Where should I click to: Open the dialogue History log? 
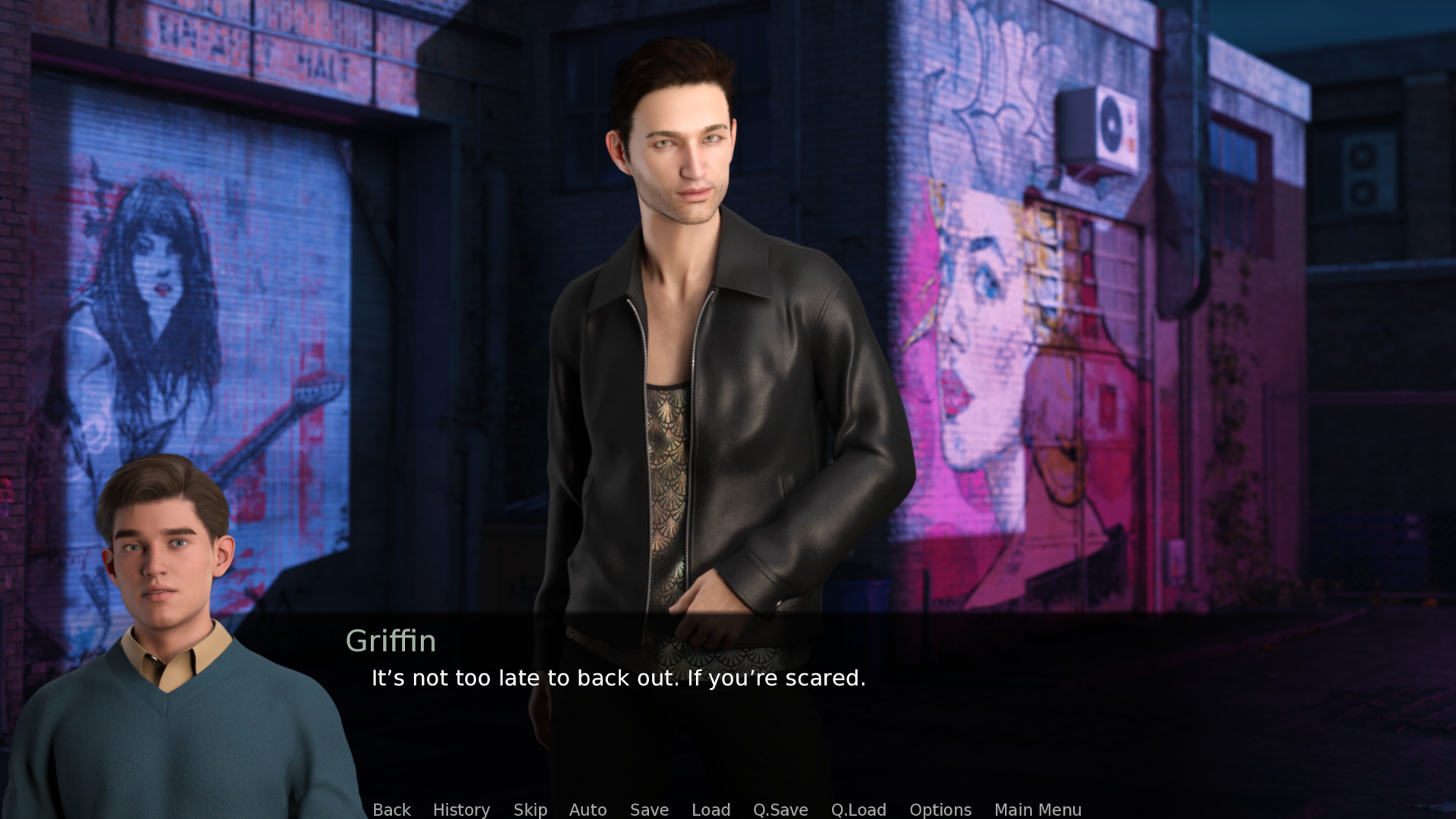tap(461, 810)
